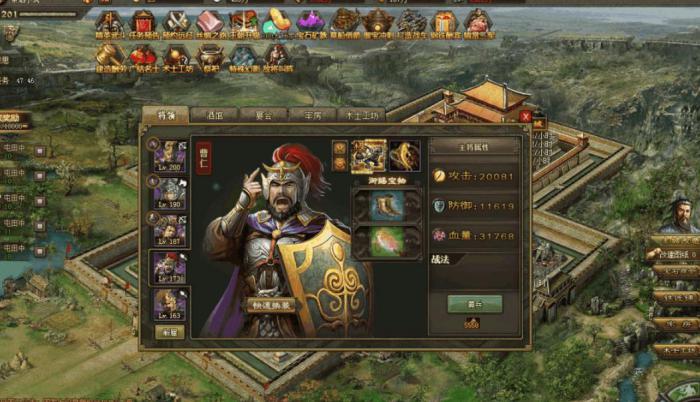Viewport: 700px width, 402px height.
Task: Click the small button below the general list
Action: click(x=170, y=332)
